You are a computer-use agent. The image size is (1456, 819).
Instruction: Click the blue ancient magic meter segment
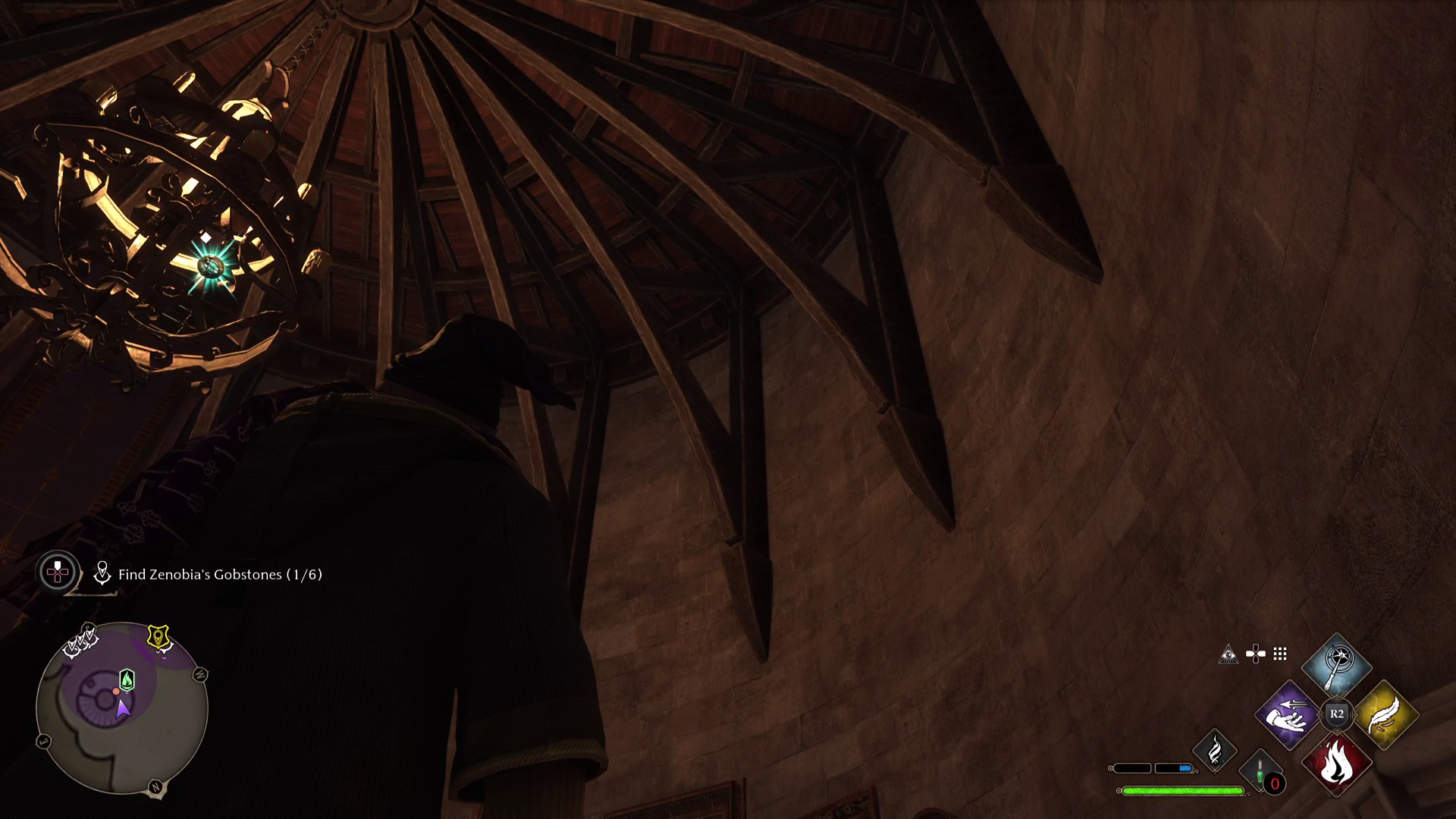(1184, 768)
